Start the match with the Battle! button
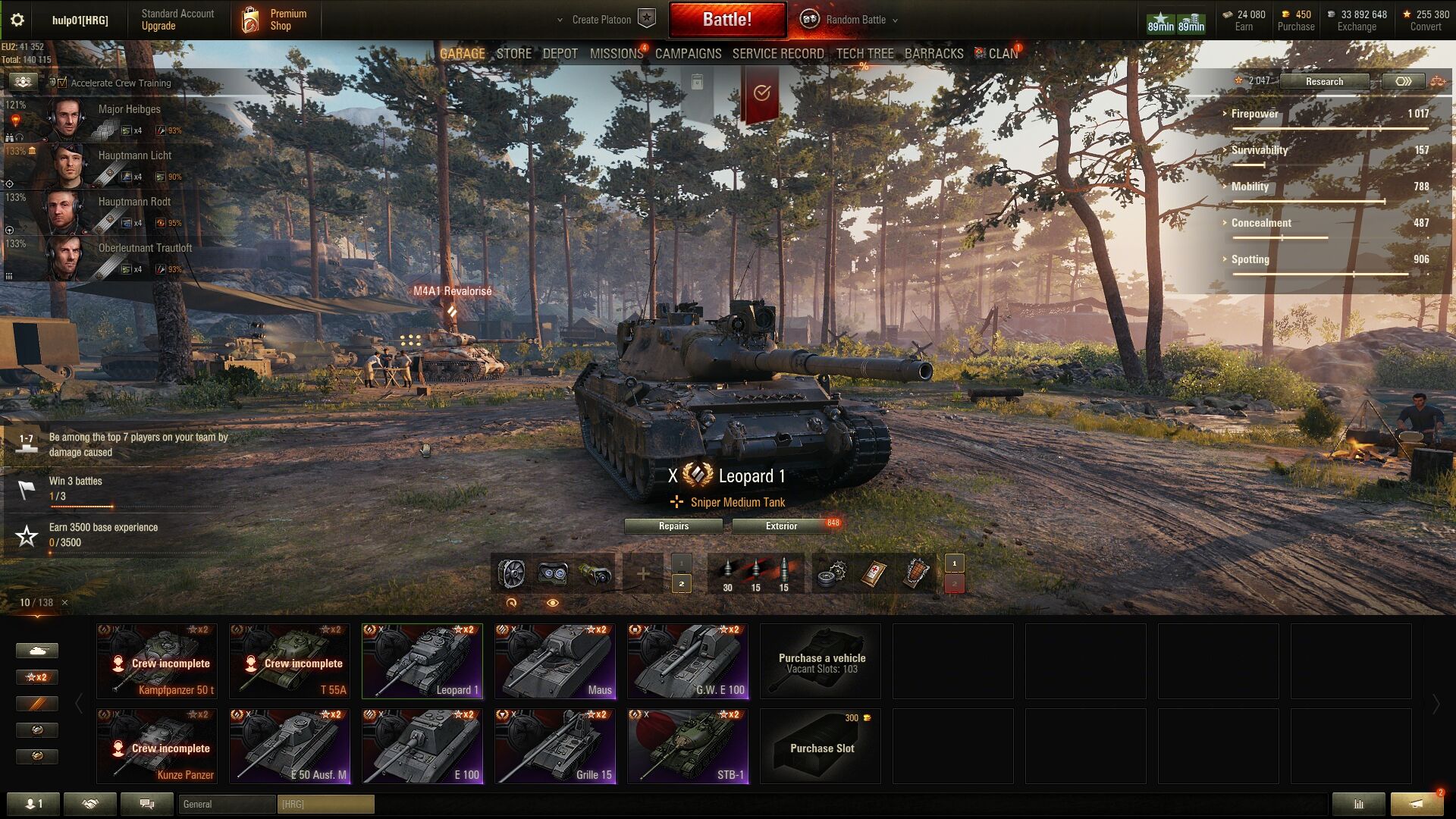The height and width of the screenshot is (819, 1456). tap(726, 20)
